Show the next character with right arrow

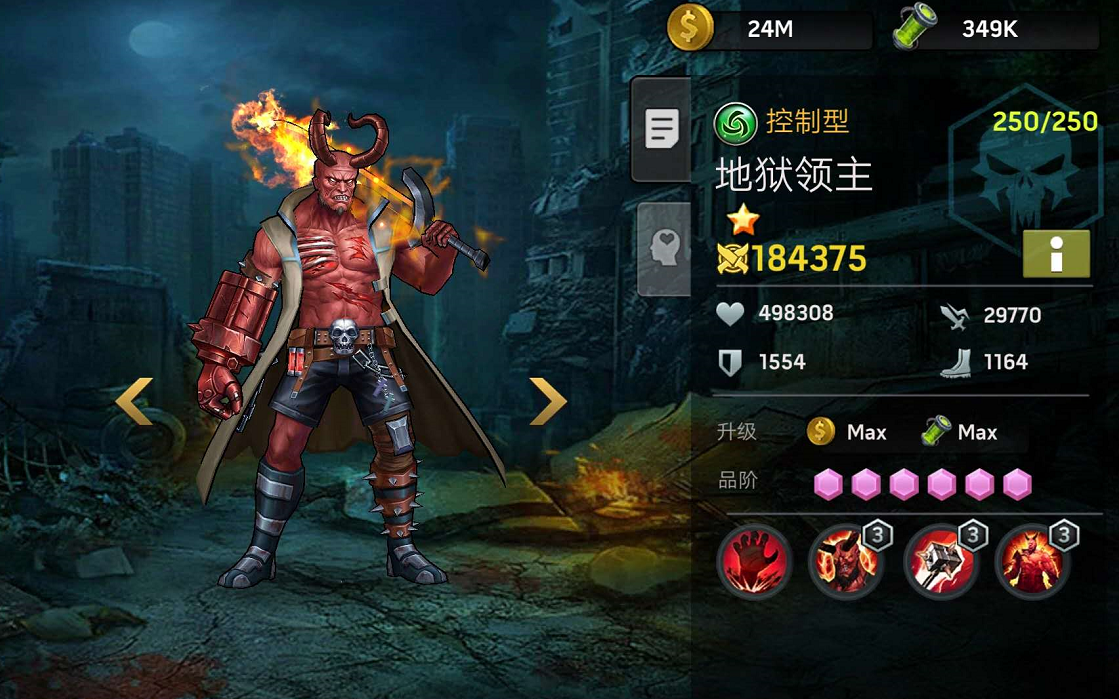coord(547,401)
